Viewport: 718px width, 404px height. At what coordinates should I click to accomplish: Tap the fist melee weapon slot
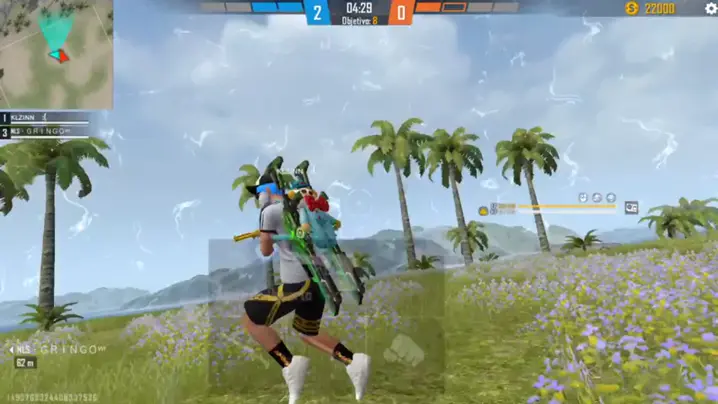404,351
